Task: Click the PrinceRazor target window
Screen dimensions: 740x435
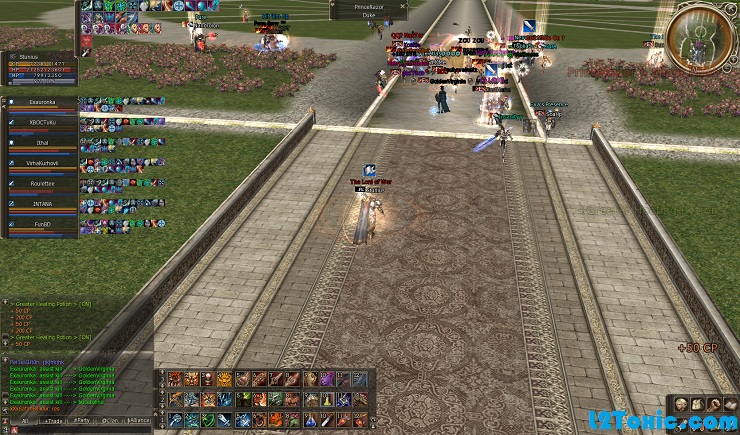Action: point(368,10)
